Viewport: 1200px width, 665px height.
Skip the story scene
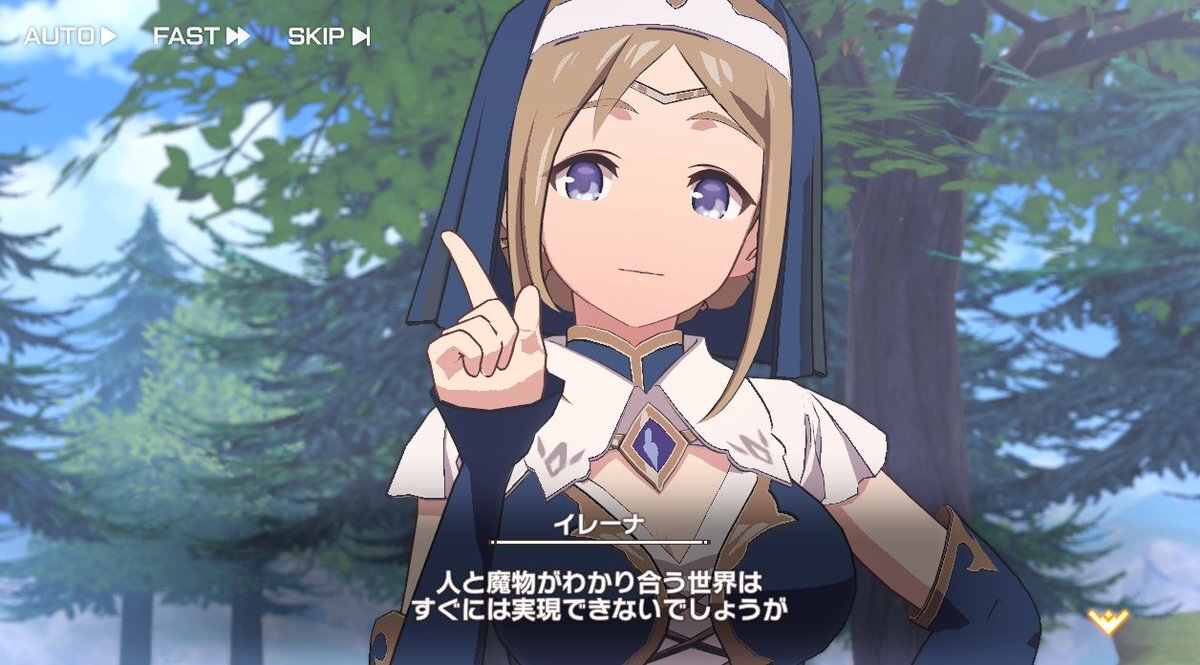coord(329,37)
